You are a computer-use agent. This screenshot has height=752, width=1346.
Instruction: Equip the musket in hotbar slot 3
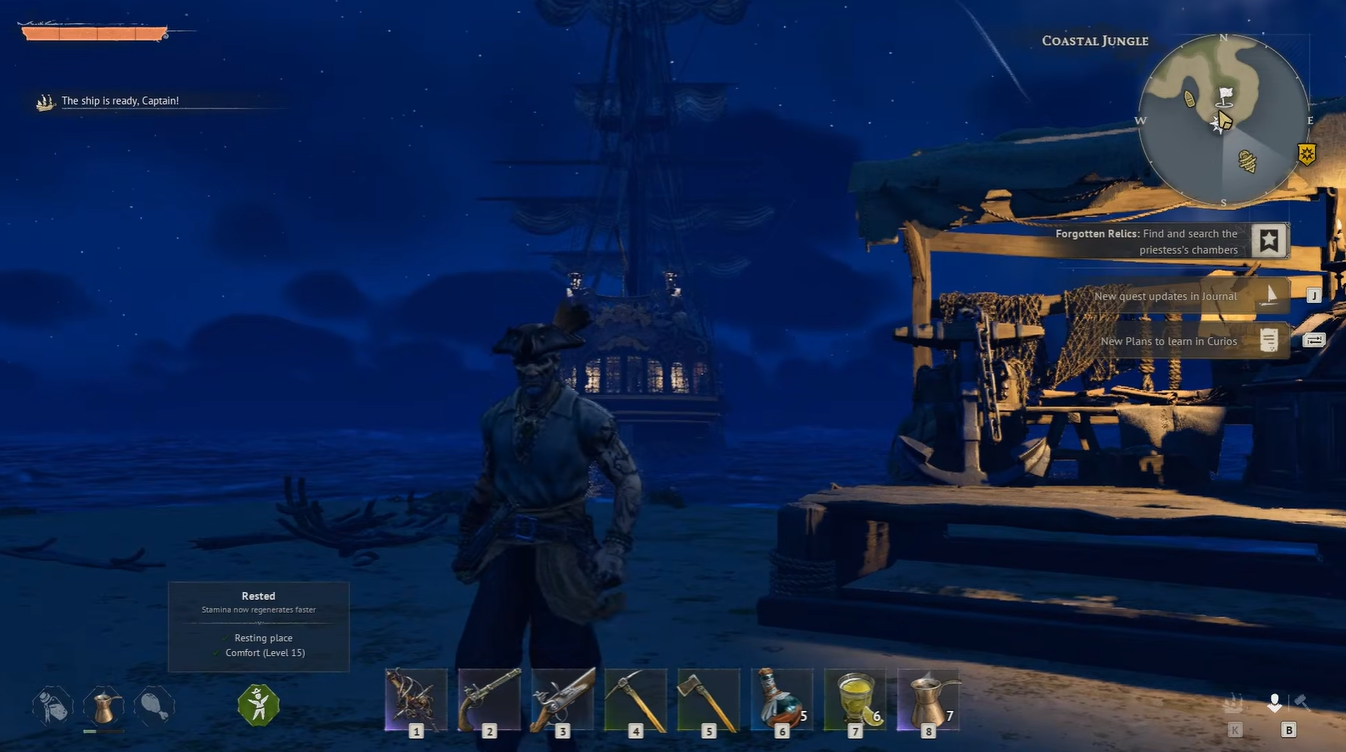pos(489,697)
